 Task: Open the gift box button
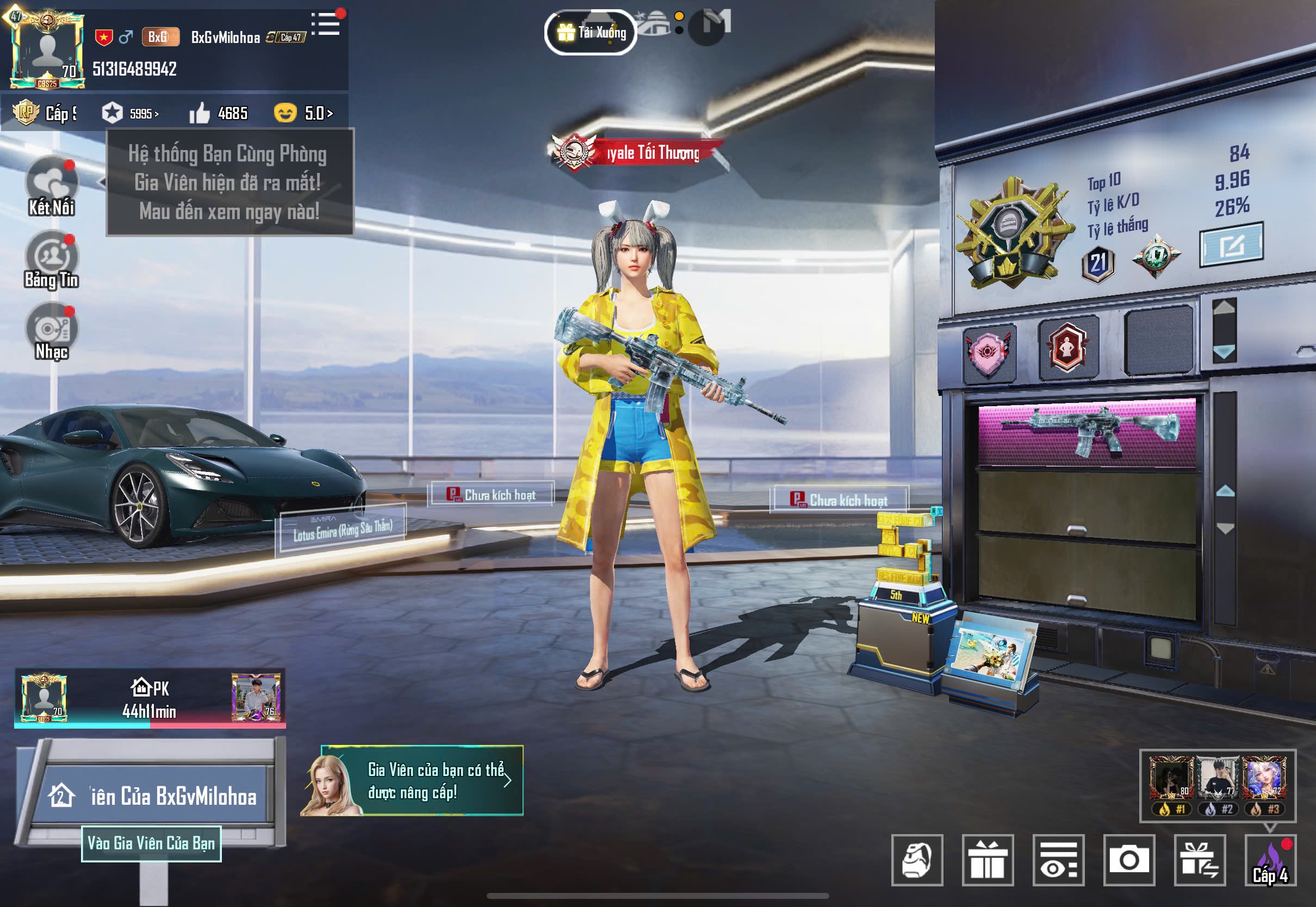point(988,860)
